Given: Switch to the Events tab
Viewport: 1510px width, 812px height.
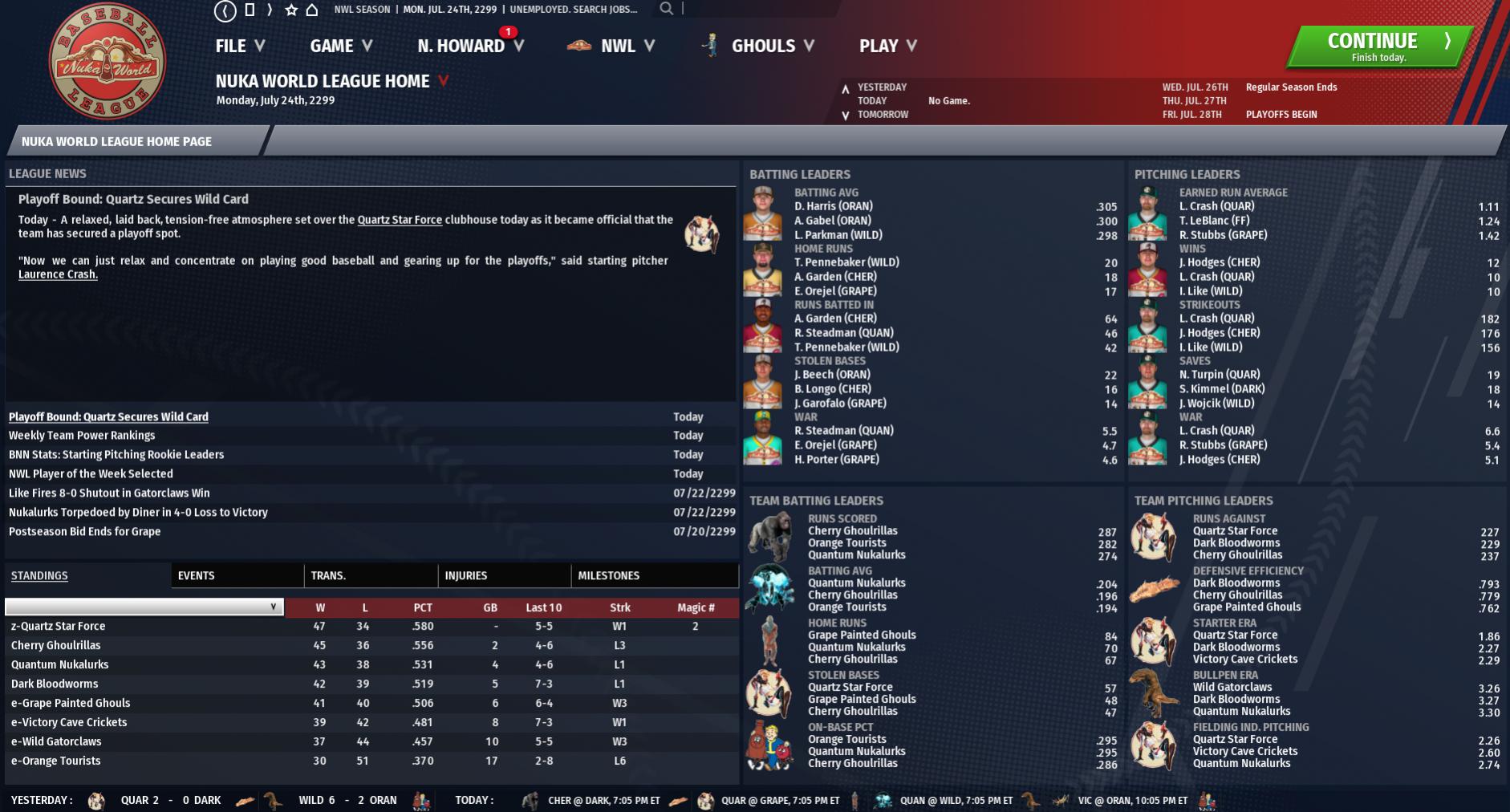Looking at the screenshot, I should (x=197, y=575).
